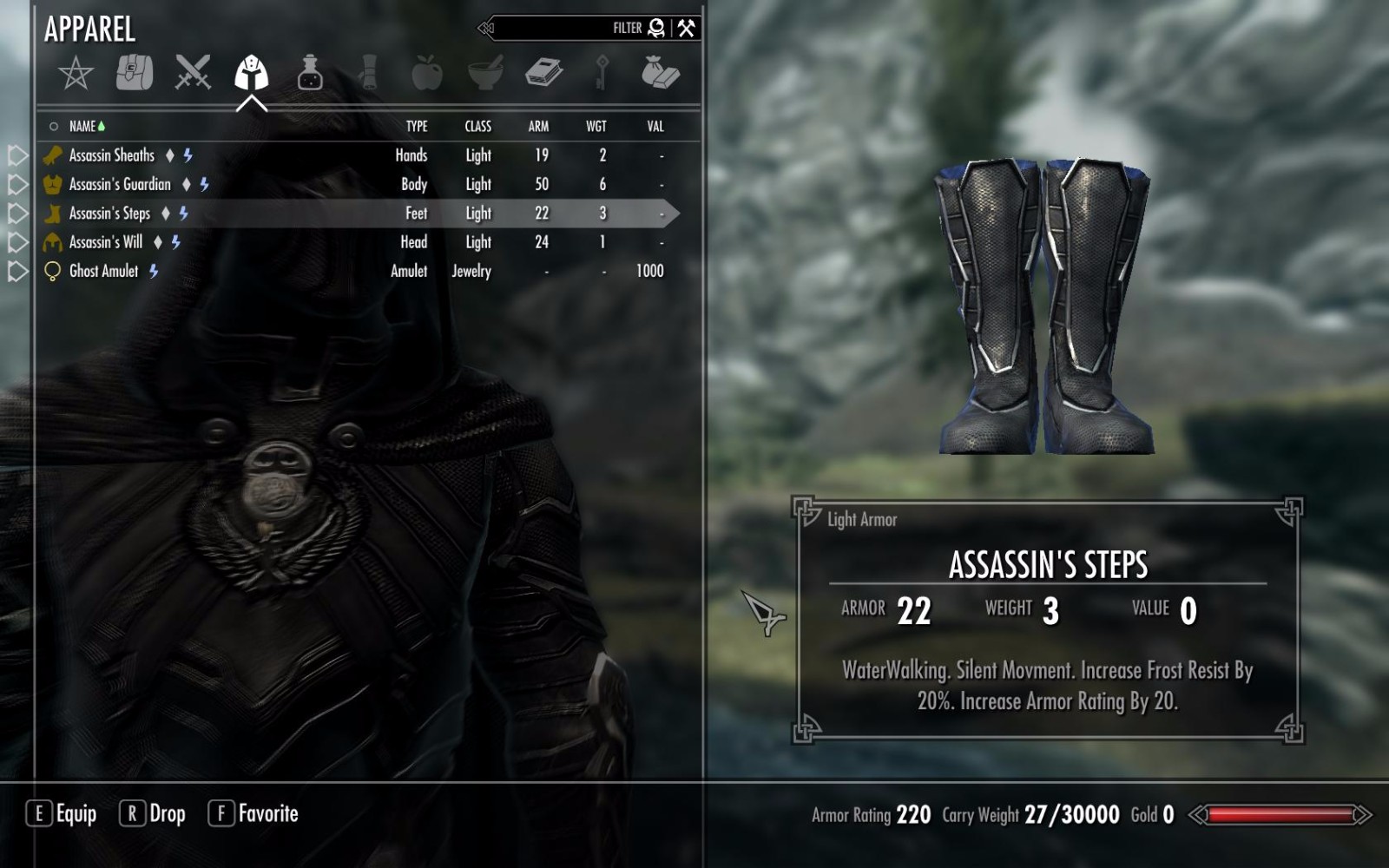Click the filter search box
This screenshot has height=868, width=1389.
coord(556,28)
